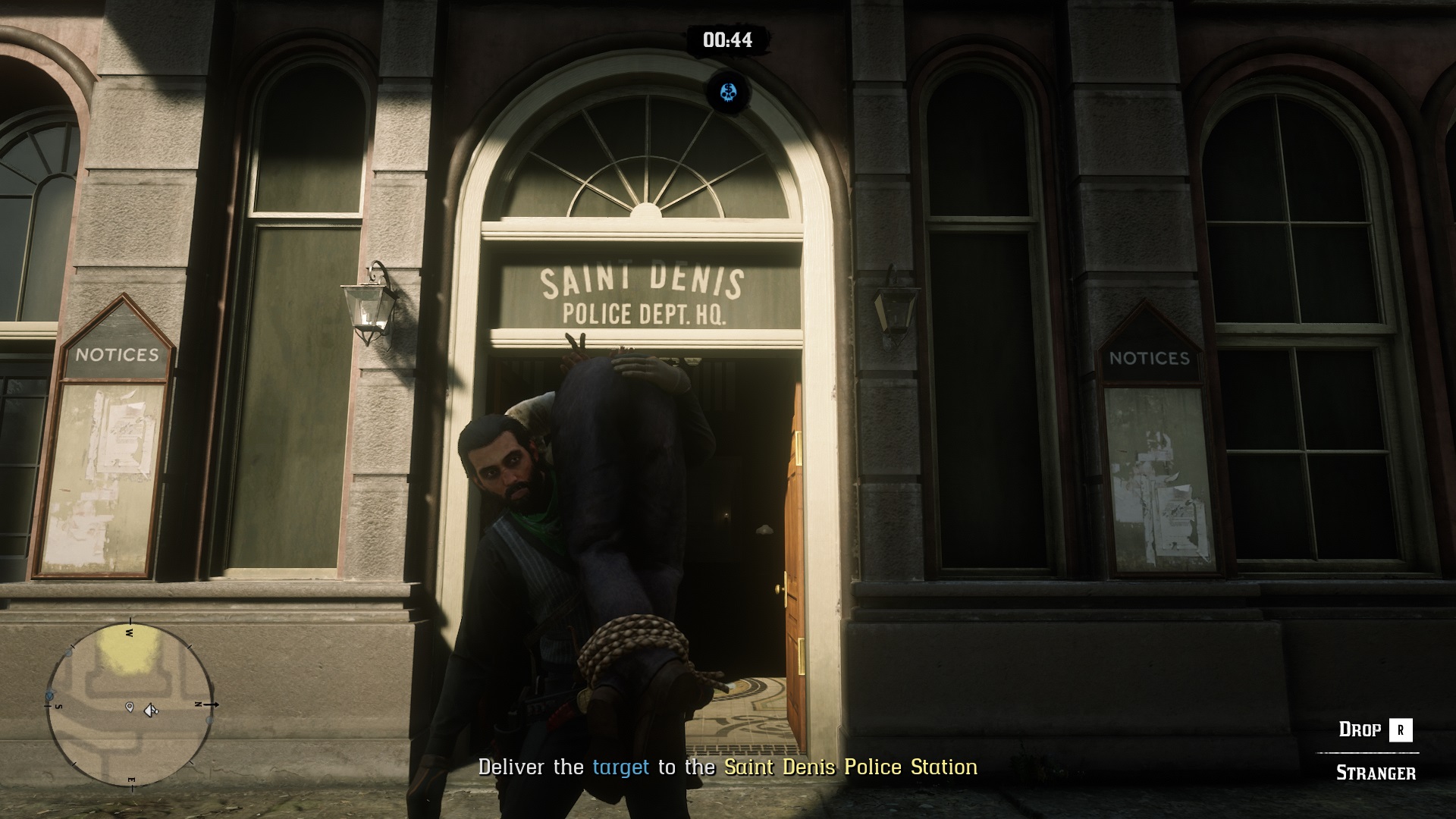This screenshot has height=819, width=1456.
Task: Click the blue marker below the minimap's S label
Action: pos(50,695)
